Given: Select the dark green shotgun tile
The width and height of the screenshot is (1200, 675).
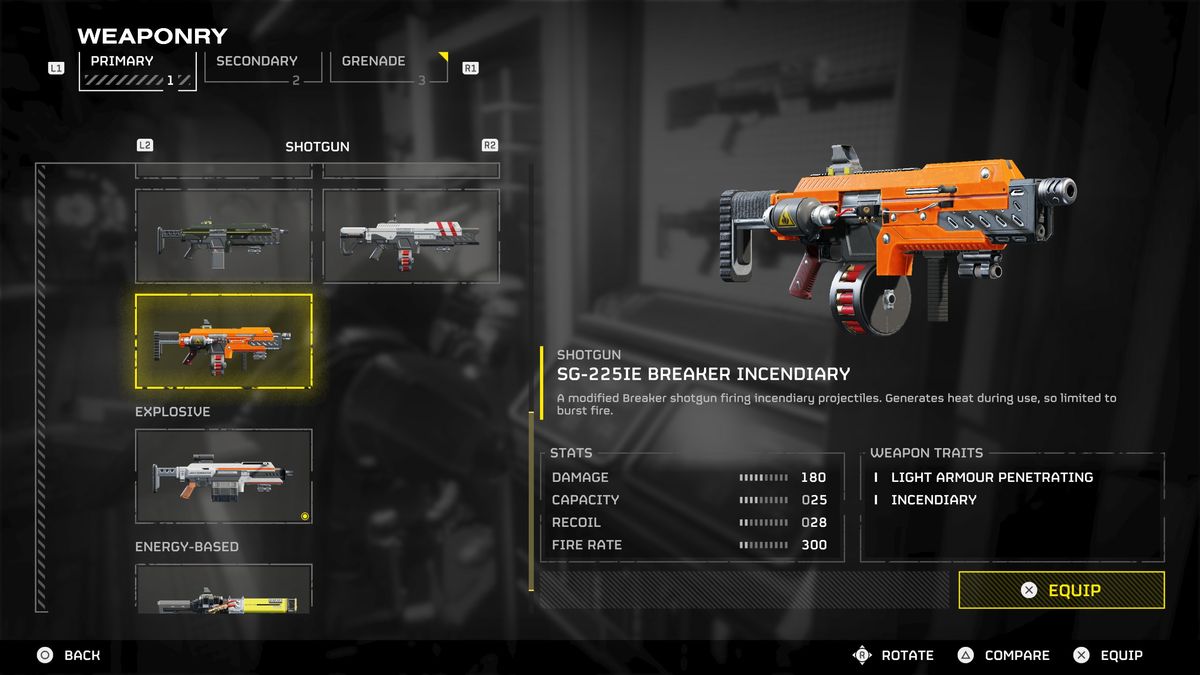Looking at the screenshot, I should pos(224,236).
